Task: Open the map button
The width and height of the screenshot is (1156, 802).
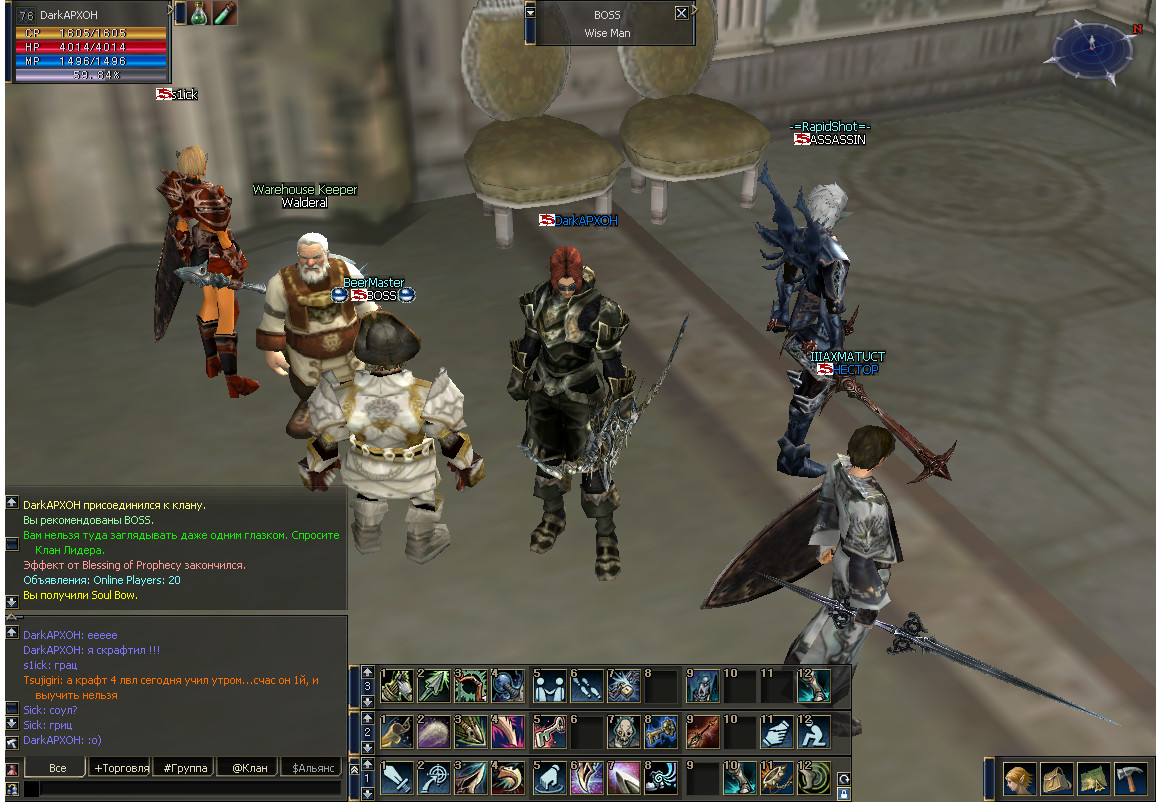Action: pos(1094,778)
